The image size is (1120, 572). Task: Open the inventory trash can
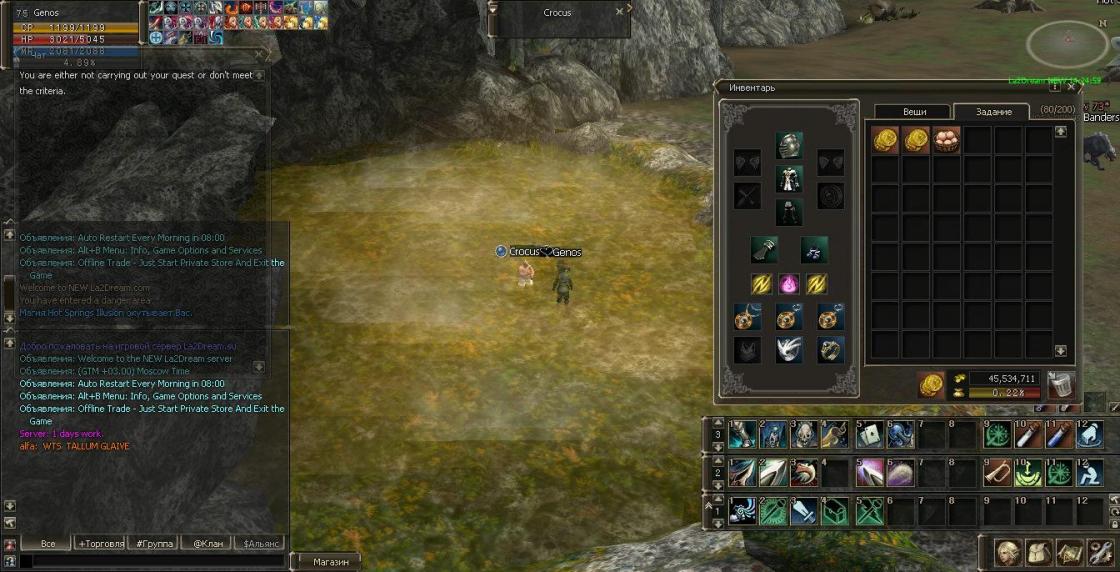pyautogui.click(x=1061, y=384)
